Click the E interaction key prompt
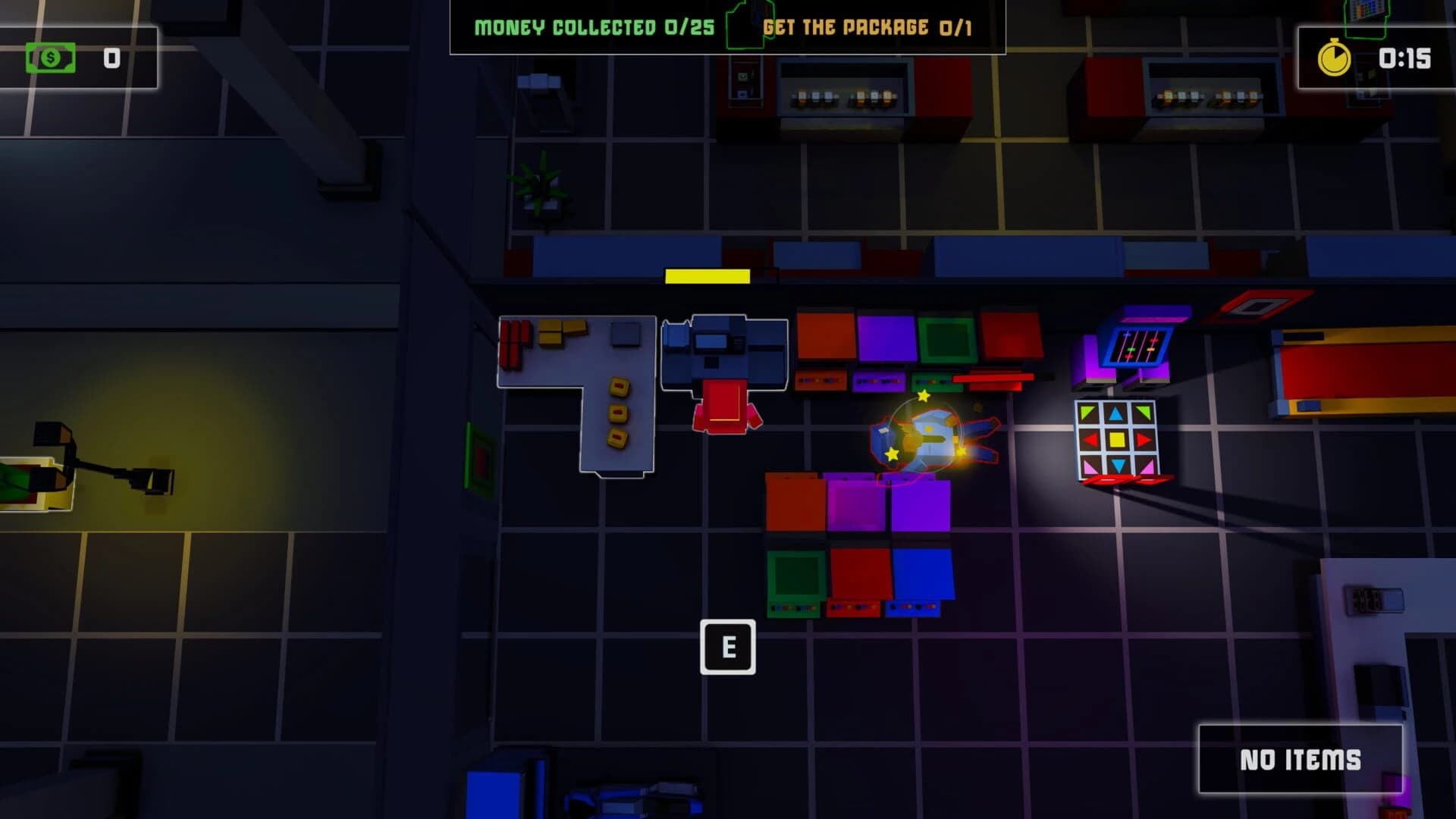1456x819 pixels. [729, 648]
